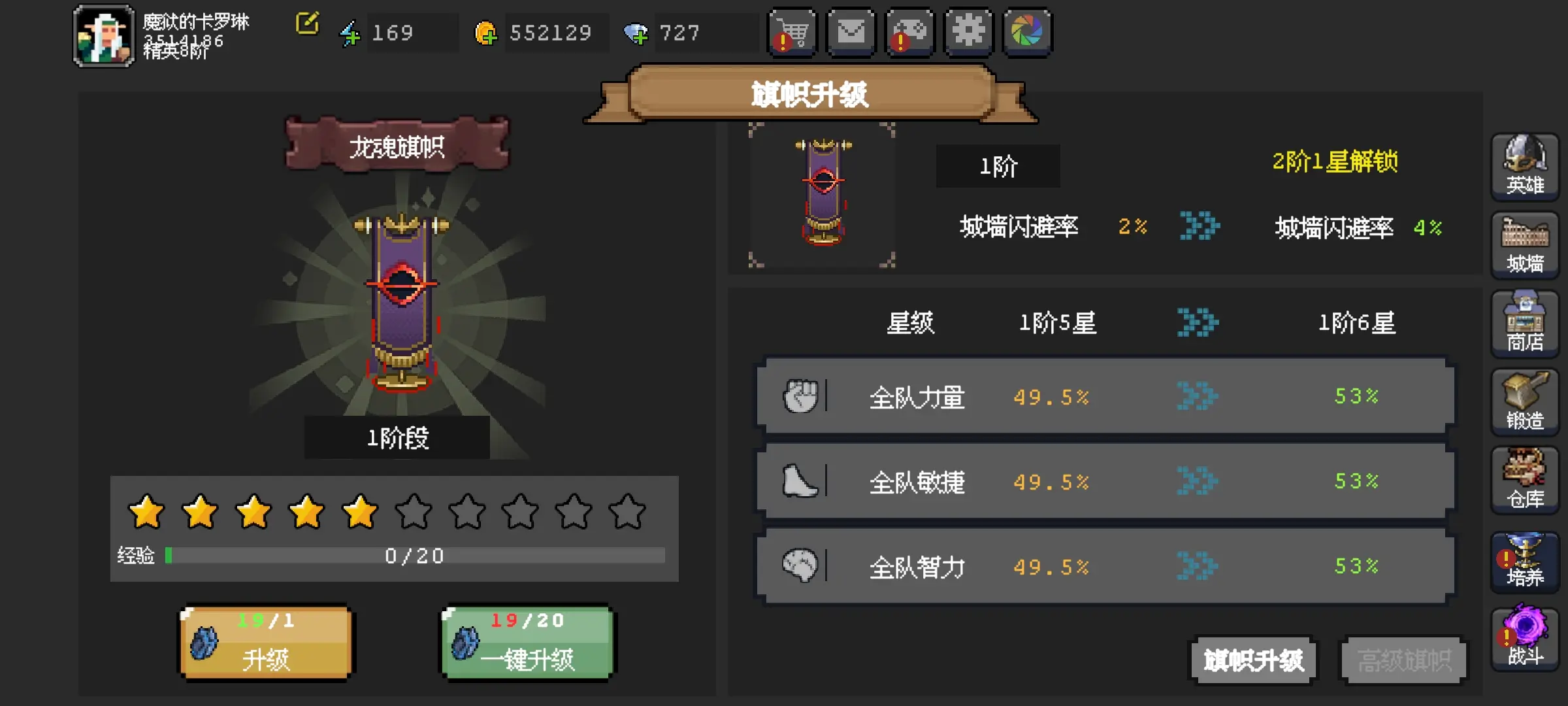Viewport: 1568px width, 706px height.
Task: Select the 旗帜升级 tab button
Action: 1254,660
